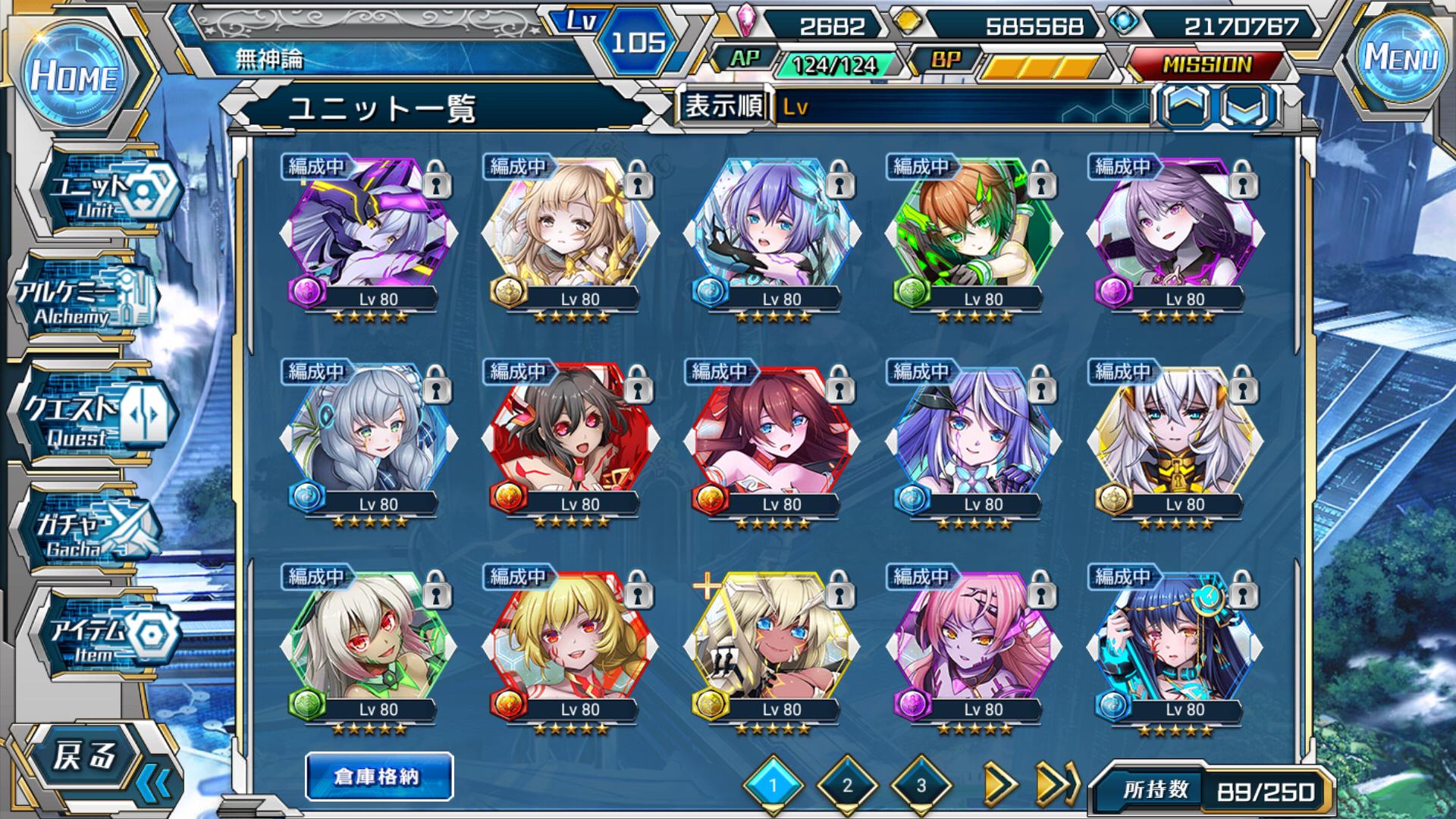
Task: Switch to unit list page 3
Action: click(921, 785)
